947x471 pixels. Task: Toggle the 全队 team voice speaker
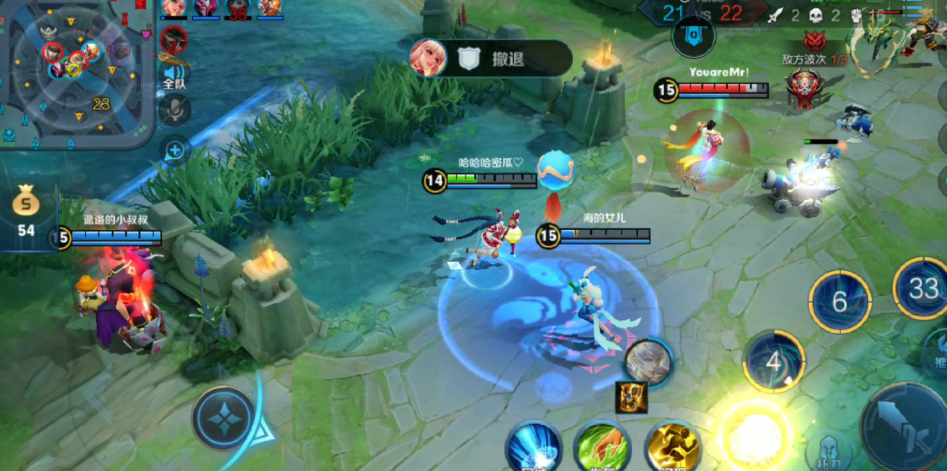click(174, 73)
